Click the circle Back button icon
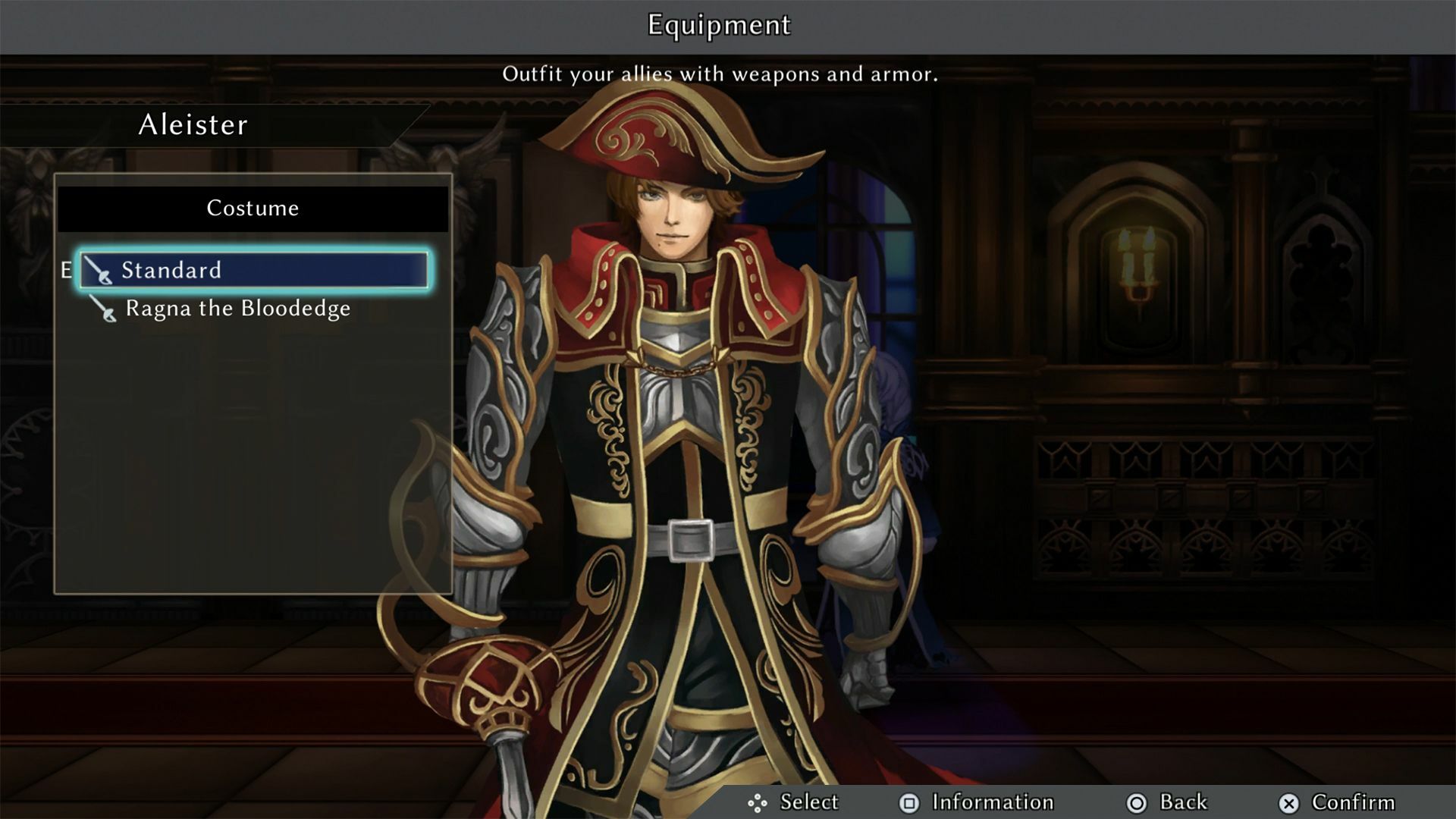This screenshot has height=819, width=1456. 1135,802
